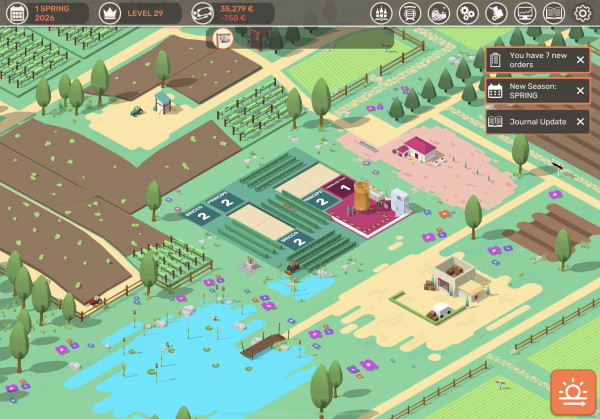The image size is (600, 419).
Task: End the day with the sunrise button
Action: tap(572, 392)
